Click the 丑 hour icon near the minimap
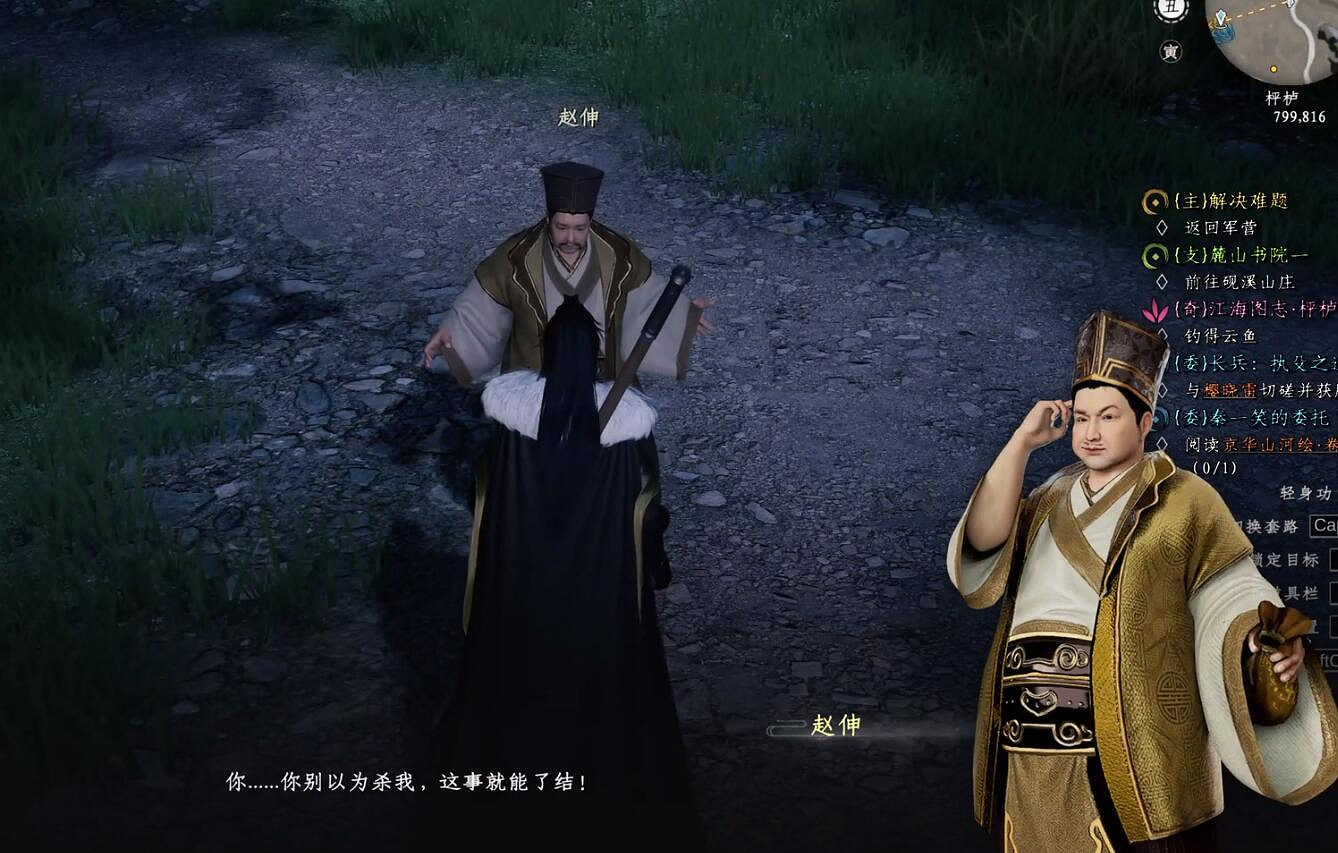The height and width of the screenshot is (853, 1338). point(1169,9)
